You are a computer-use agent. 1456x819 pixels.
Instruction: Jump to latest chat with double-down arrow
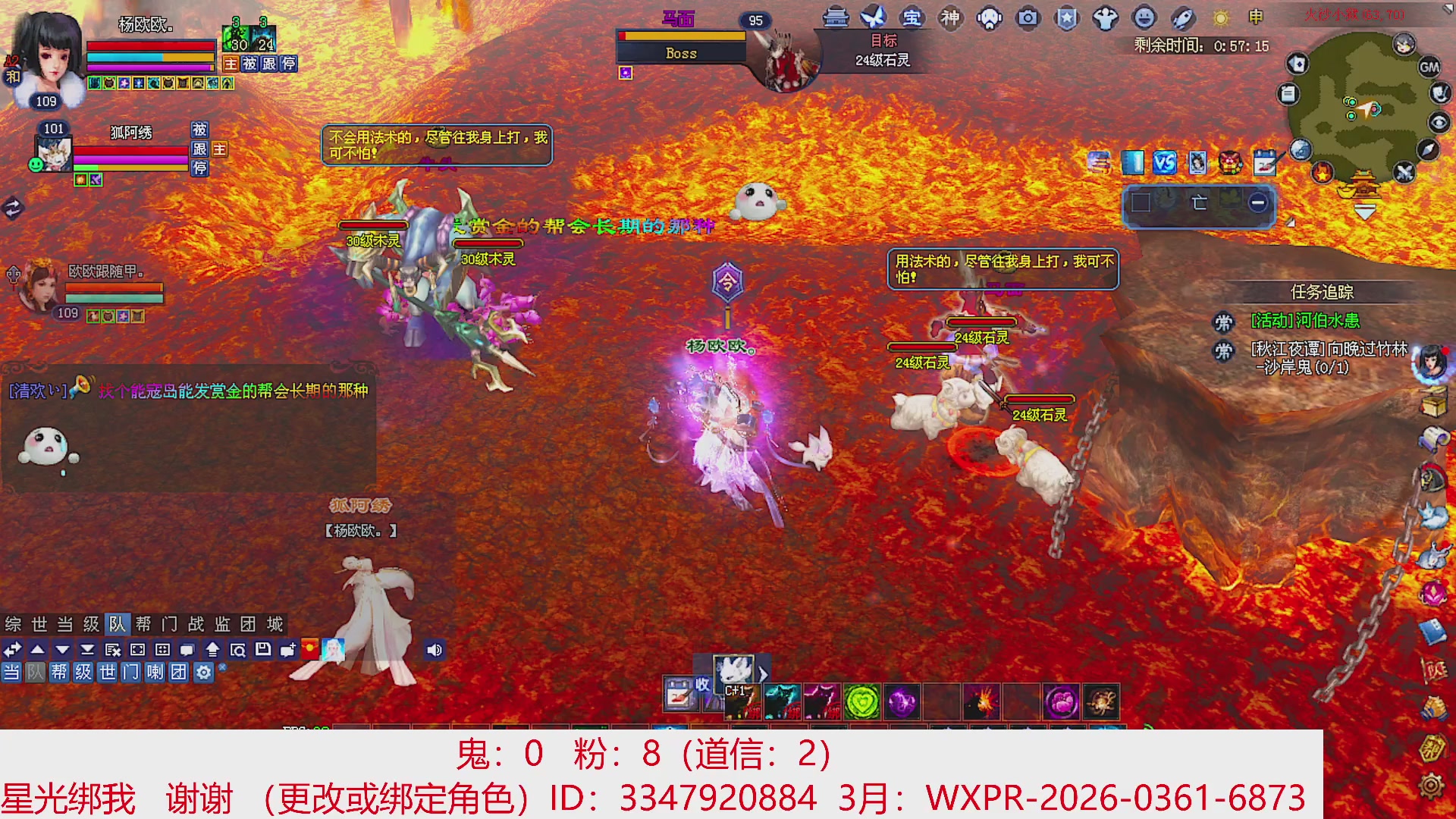click(x=86, y=650)
